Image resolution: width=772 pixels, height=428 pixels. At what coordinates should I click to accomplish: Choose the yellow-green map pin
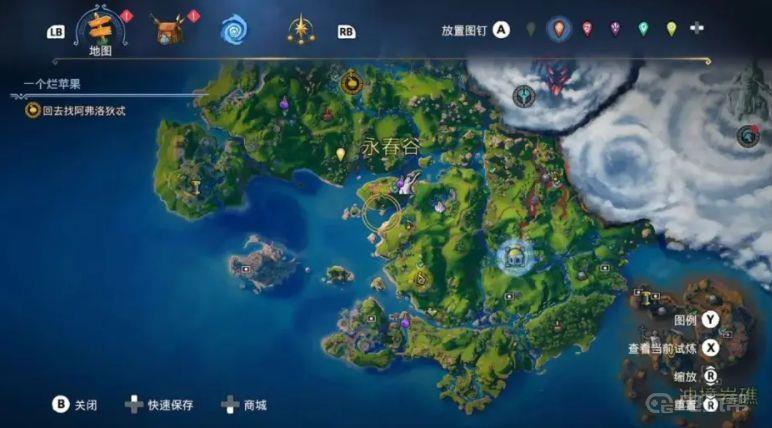[671, 29]
